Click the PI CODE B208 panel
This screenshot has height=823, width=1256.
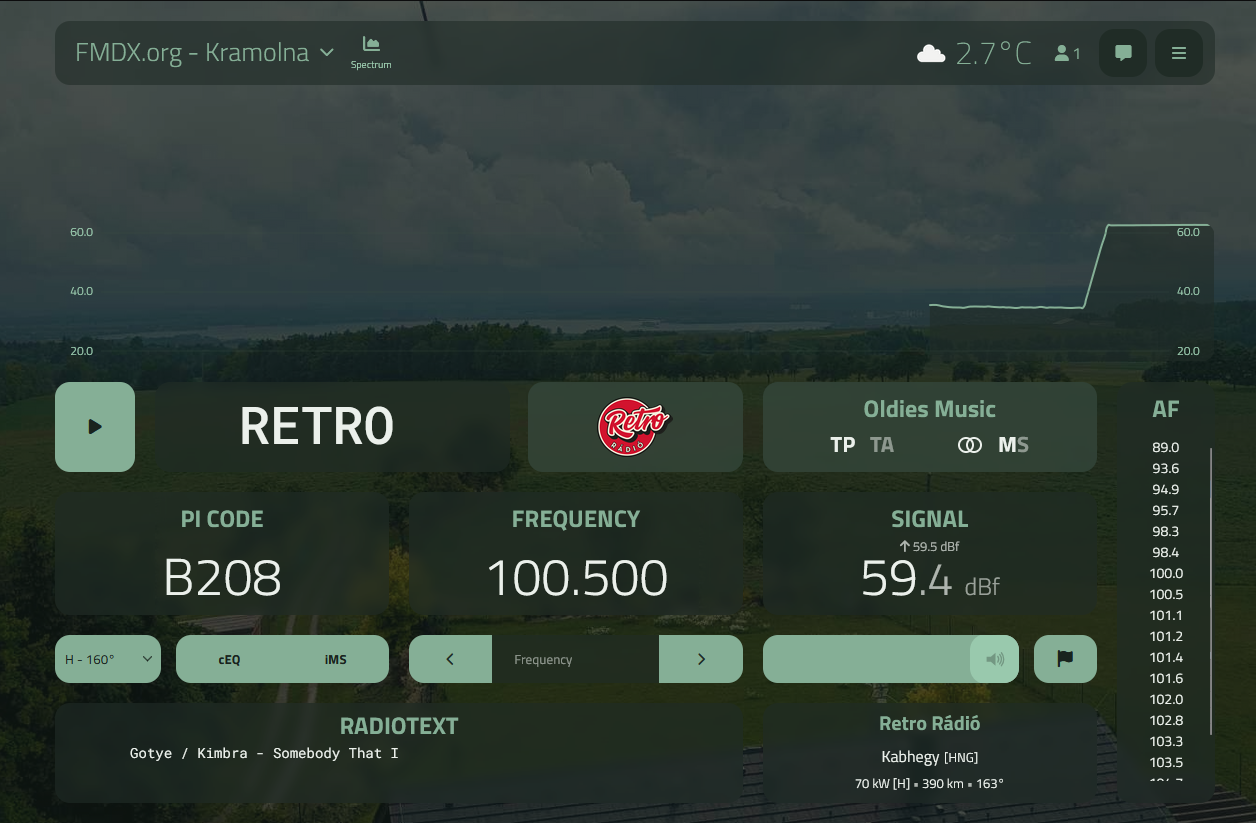point(222,554)
